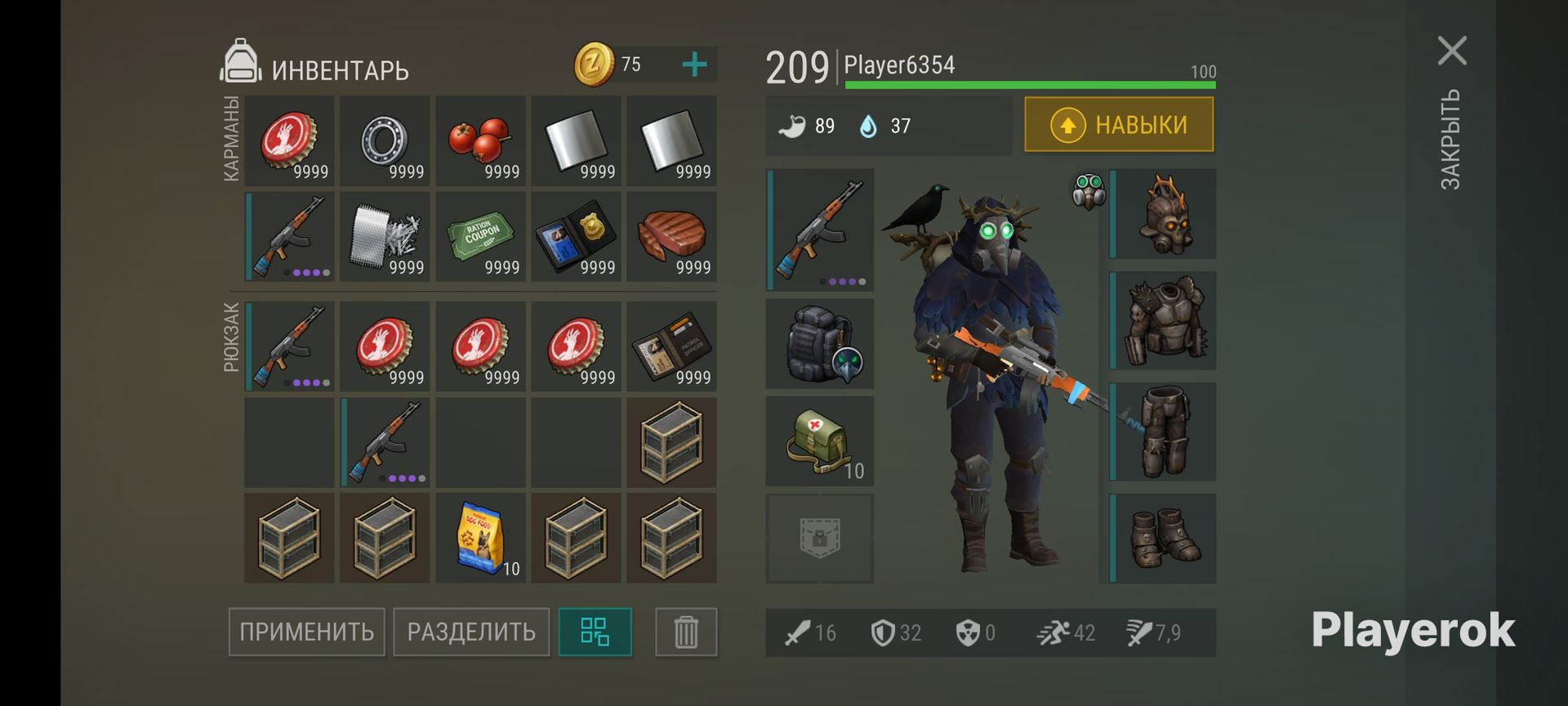Close the inventory with the X button
Image resolution: width=1568 pixels, height=706 pixels.
pyautogui.click(x=1452, y=51)
